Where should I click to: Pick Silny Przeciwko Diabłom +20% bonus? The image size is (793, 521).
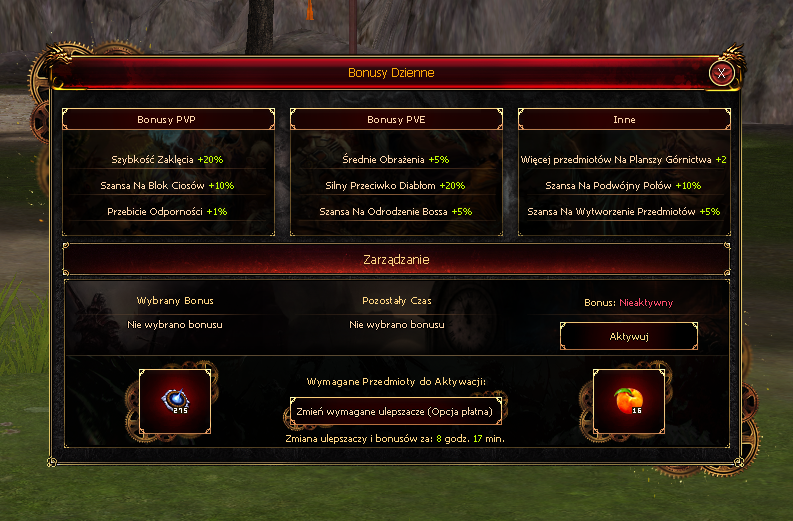(396, 185)
